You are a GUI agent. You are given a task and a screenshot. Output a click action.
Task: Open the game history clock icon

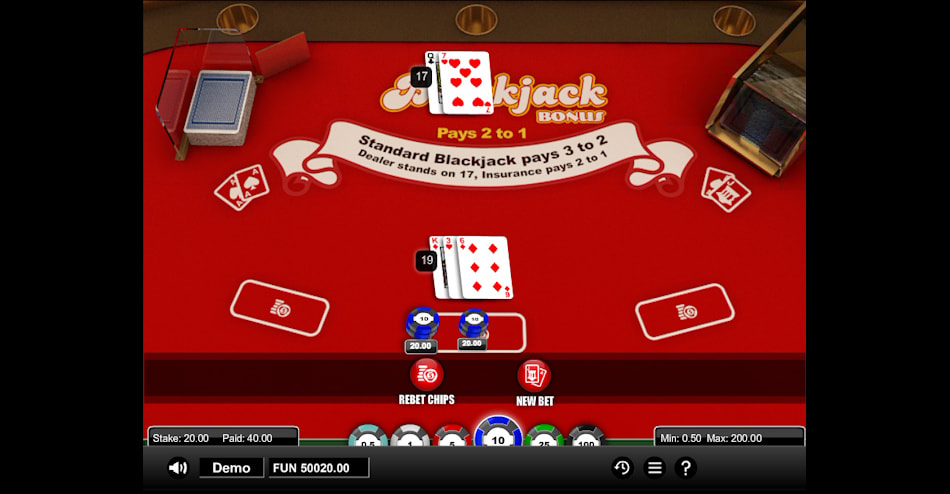point(622,467)
